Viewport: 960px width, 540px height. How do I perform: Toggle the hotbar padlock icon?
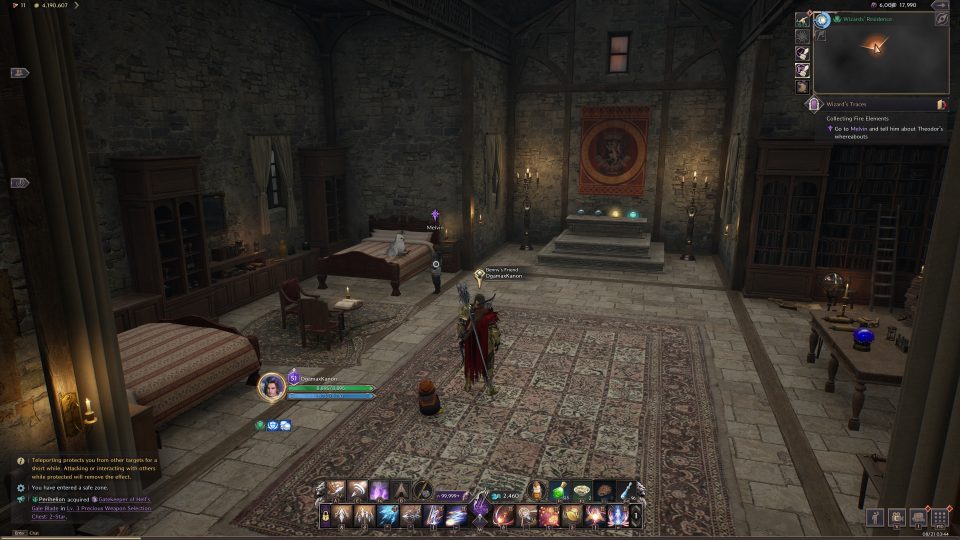coord(326,516)
